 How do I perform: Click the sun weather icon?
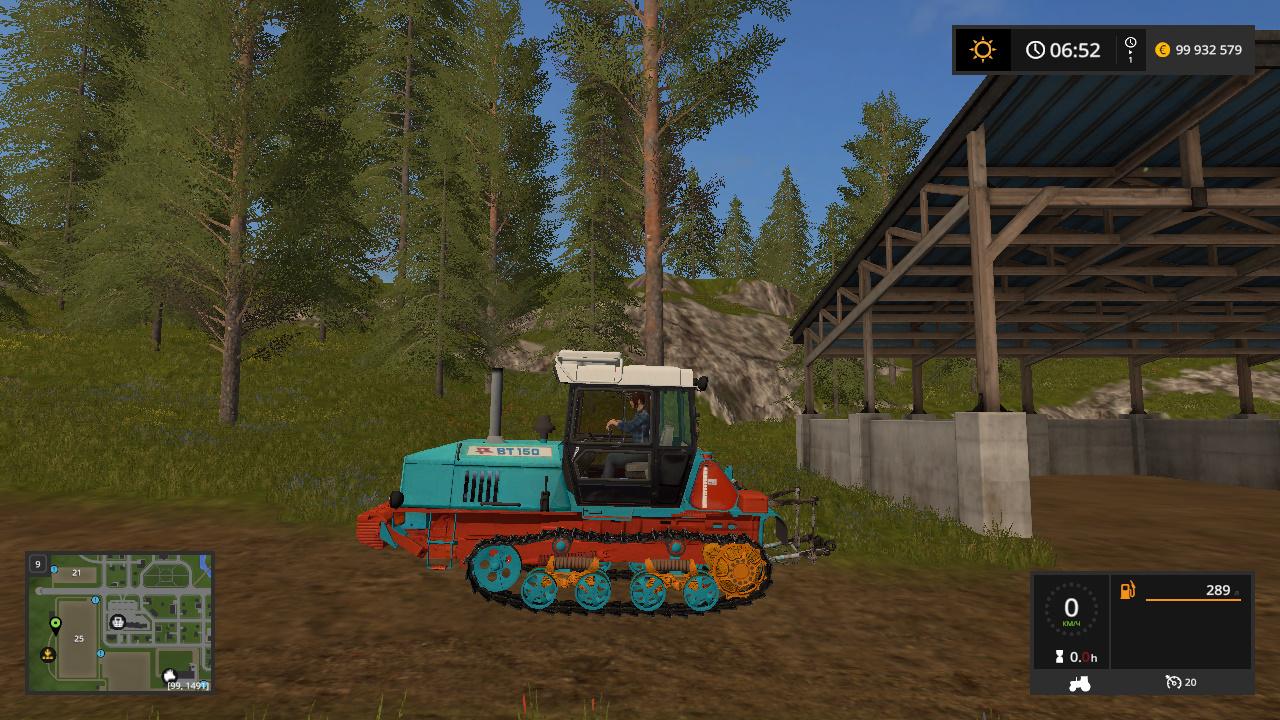984,48
